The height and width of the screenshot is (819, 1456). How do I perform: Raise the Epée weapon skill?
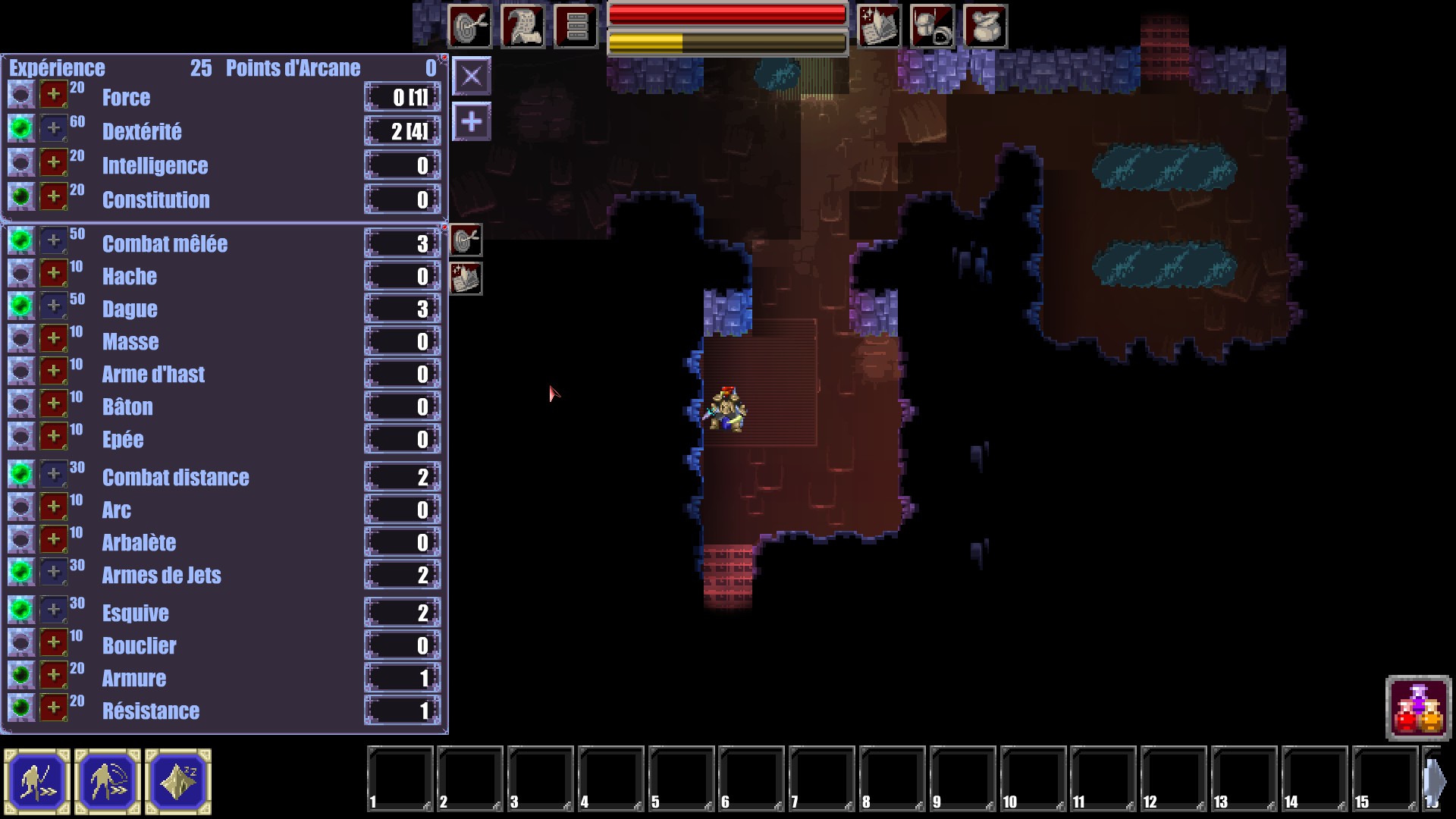click(53, 437)
